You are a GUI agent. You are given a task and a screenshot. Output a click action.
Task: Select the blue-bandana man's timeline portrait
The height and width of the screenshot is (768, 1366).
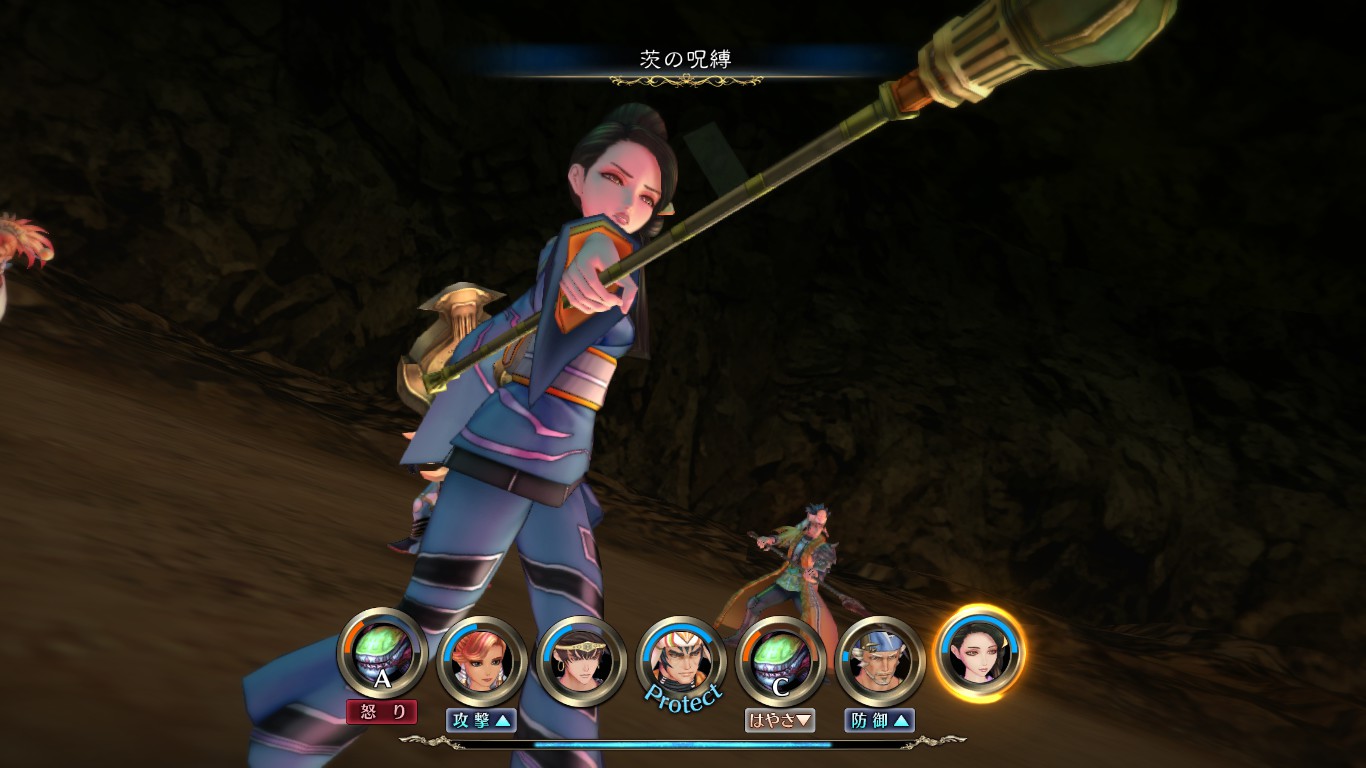pyautogui.click(x=879, y=659)
